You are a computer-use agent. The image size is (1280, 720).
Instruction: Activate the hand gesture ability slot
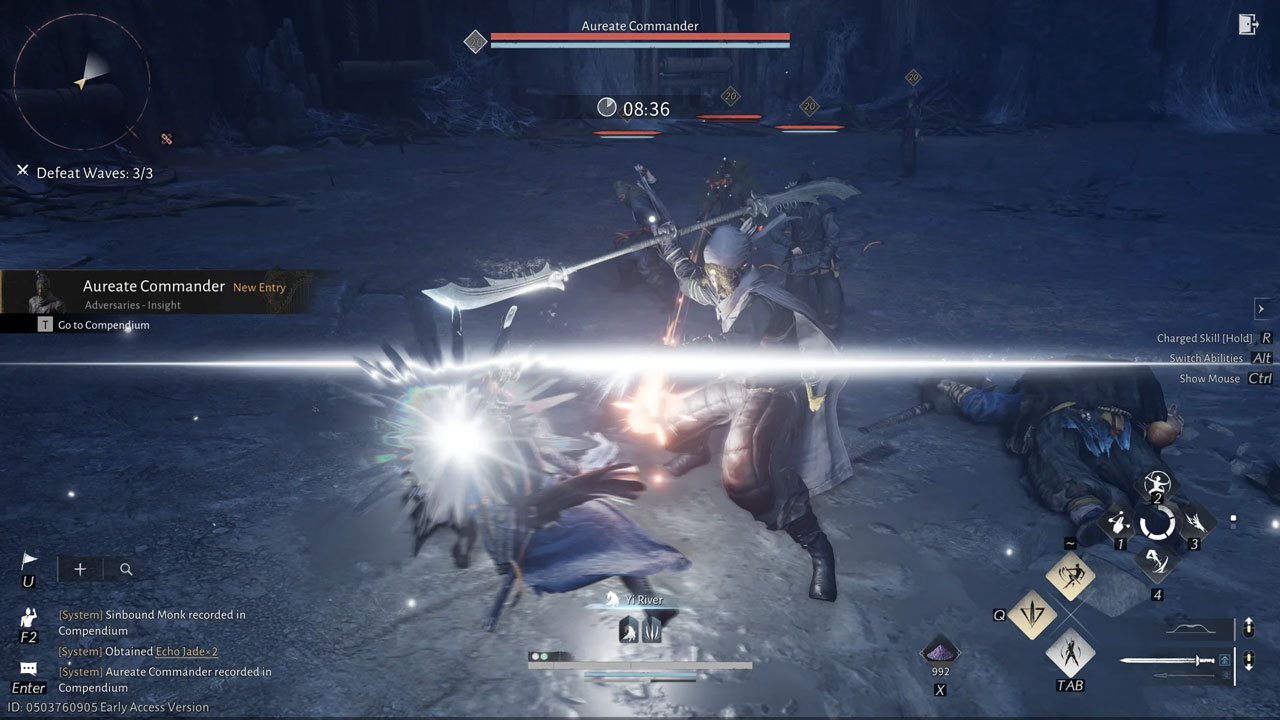[x=1119, y=523]
